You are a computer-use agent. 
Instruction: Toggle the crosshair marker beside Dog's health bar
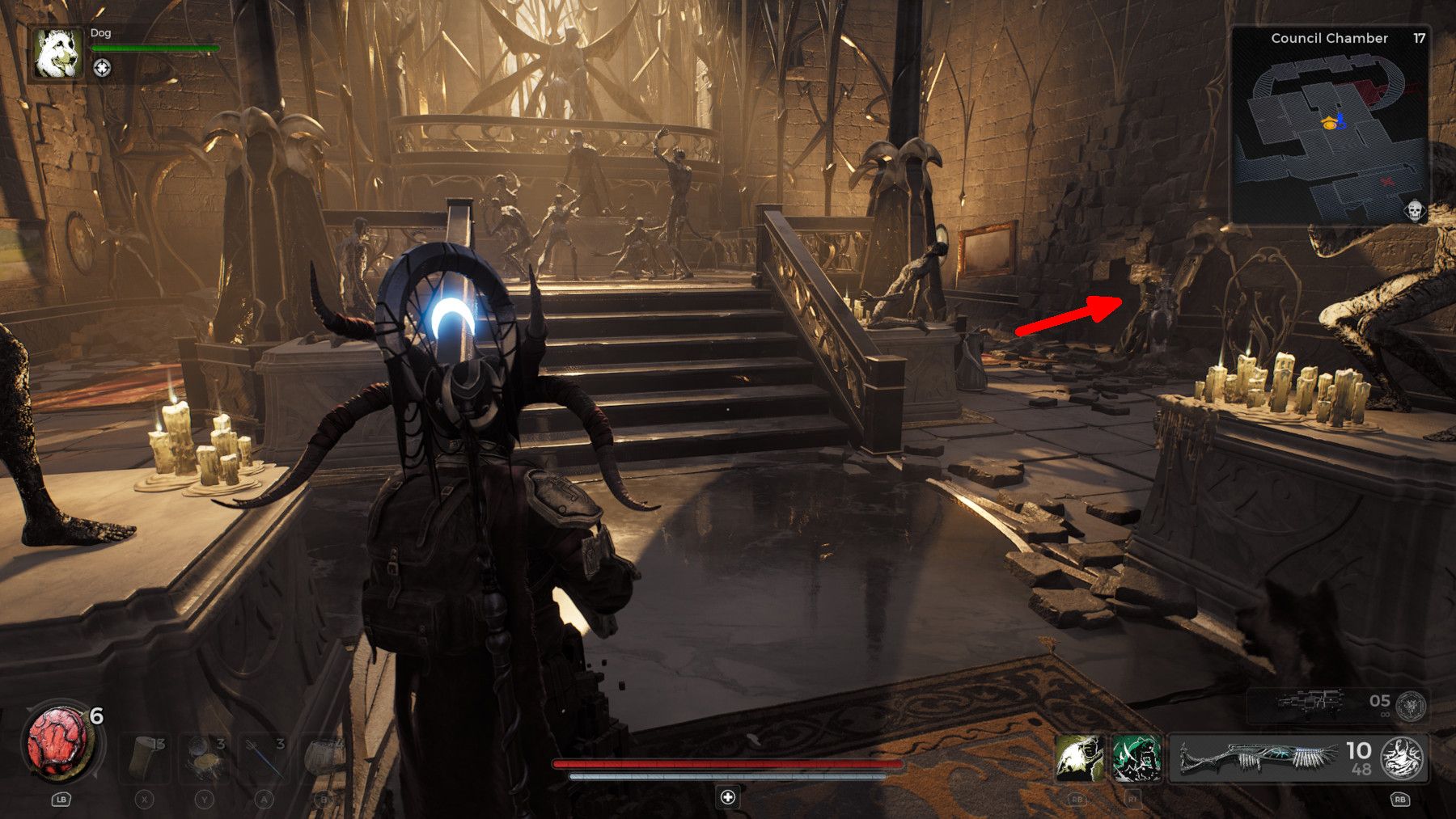[x=102, y=68]
